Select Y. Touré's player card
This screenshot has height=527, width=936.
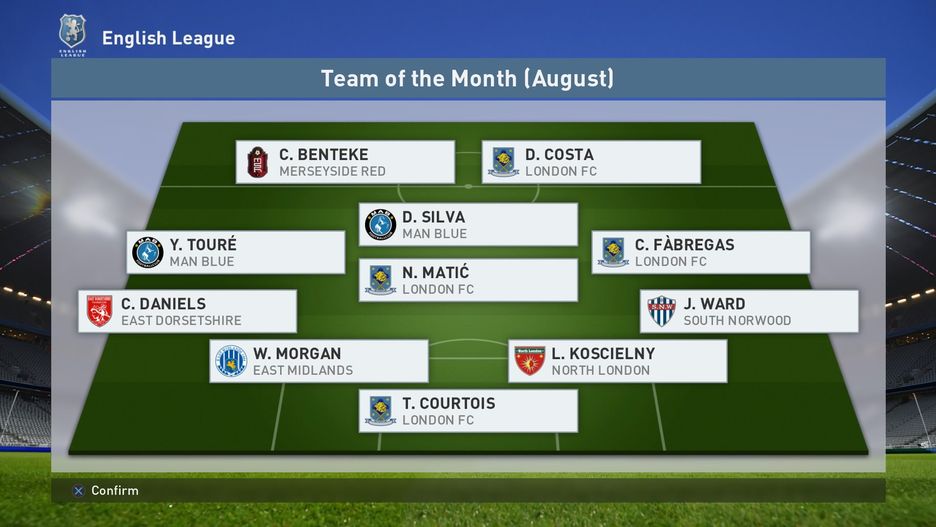[236, 252]
